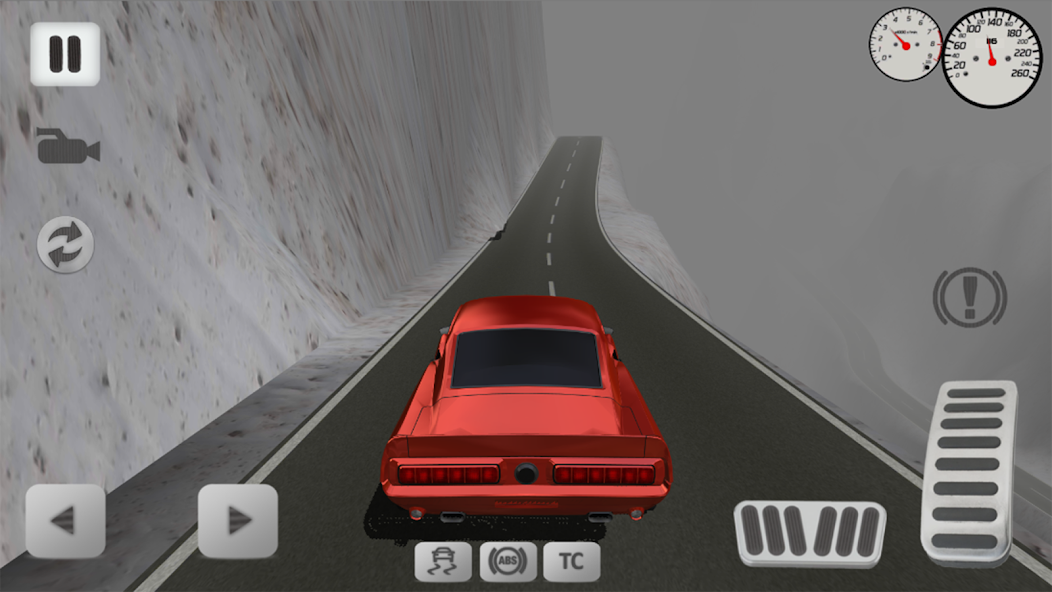This screenshot has height=592, width=1052.
Task: Engage the handbrake warning icon
Action: [969, 297]
